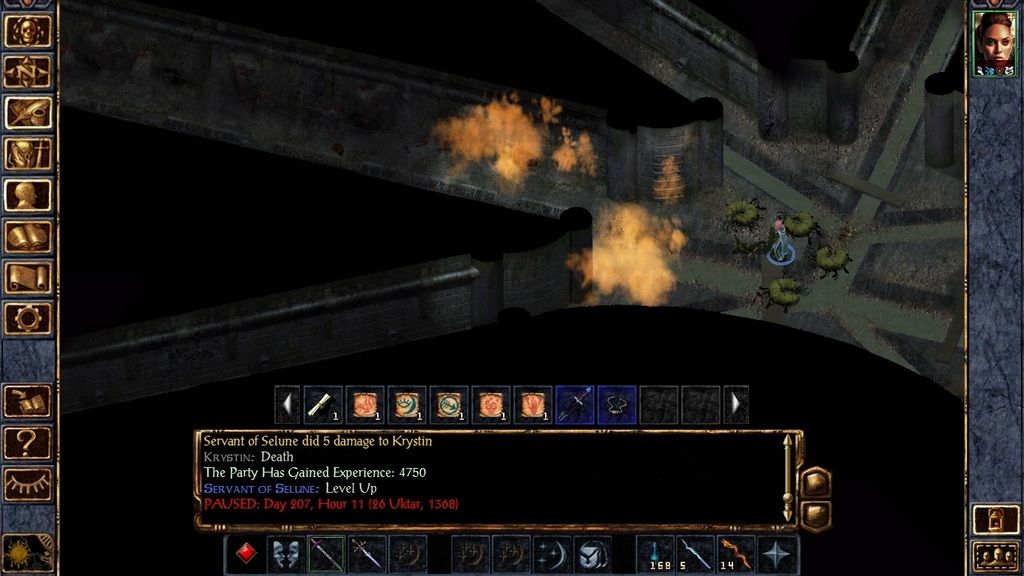Screen dimensions: 1024x576
Task: Open the inventory screen button
Action: [28, 153]
